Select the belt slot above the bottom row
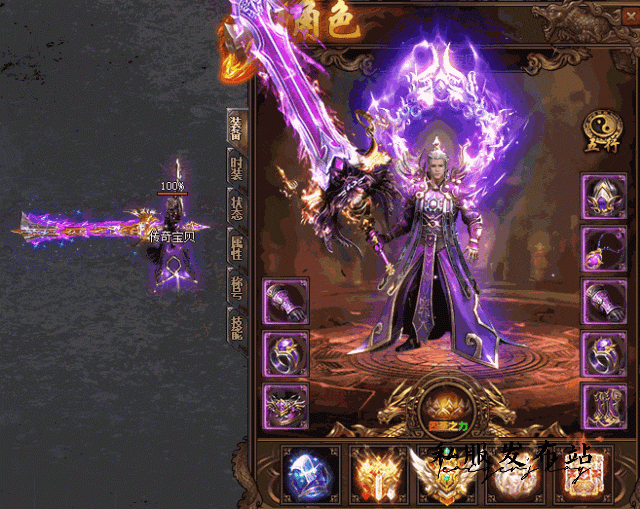Image resolution: width=640 pixels, height=509 pixels. [x=285, y=406]
